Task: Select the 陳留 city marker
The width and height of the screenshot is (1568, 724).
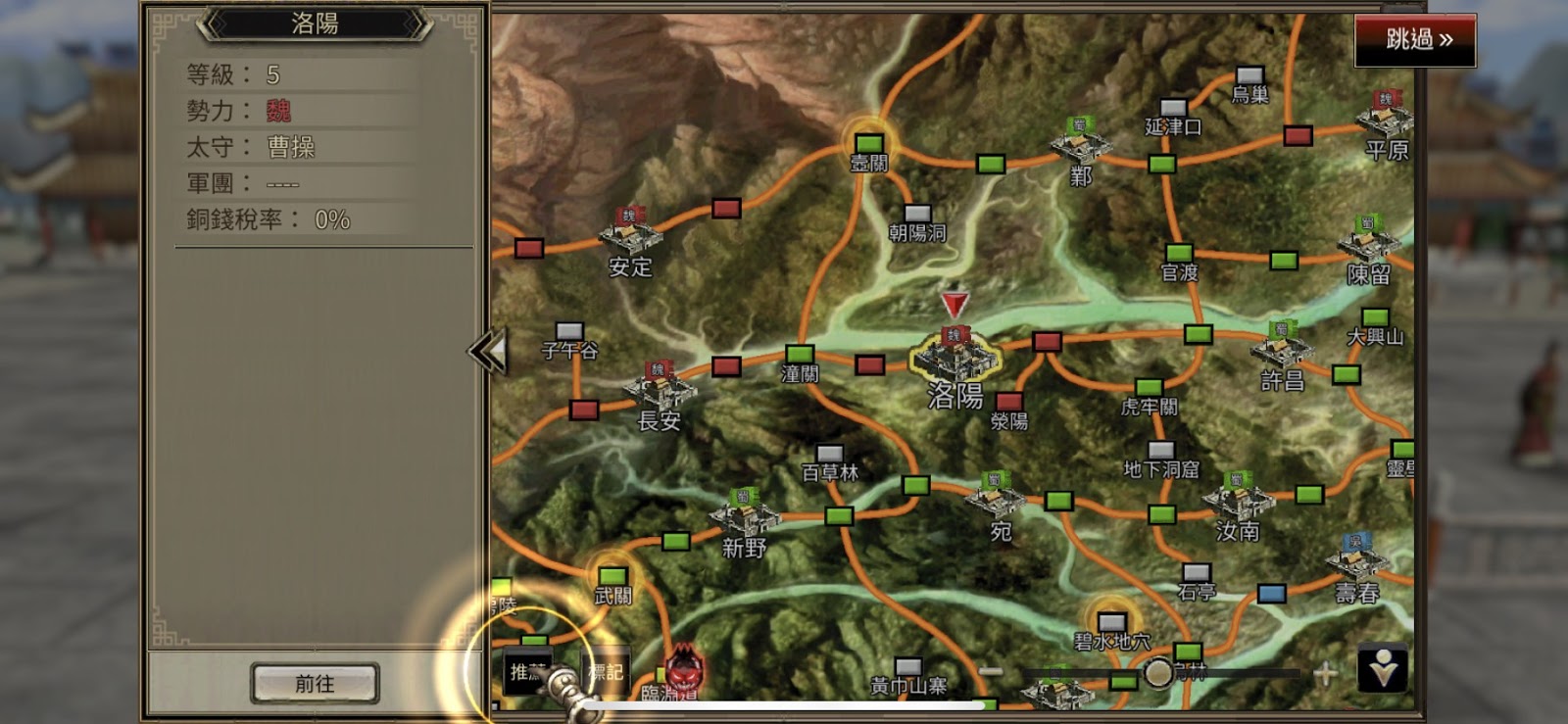Action: point(1368,244)
